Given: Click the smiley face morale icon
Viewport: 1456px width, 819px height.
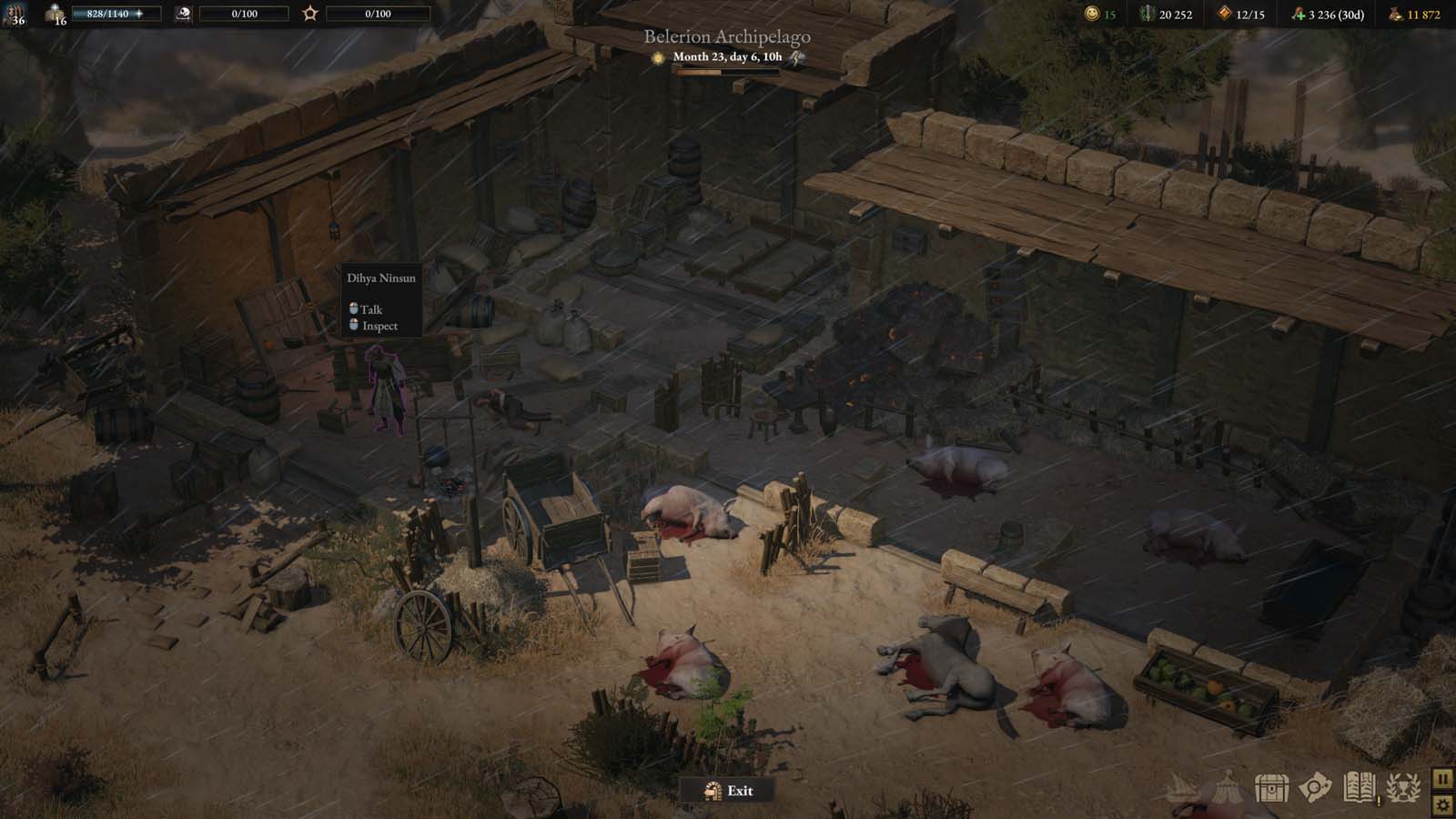Looking at the screenshot, I should (x=1092, y=14).
